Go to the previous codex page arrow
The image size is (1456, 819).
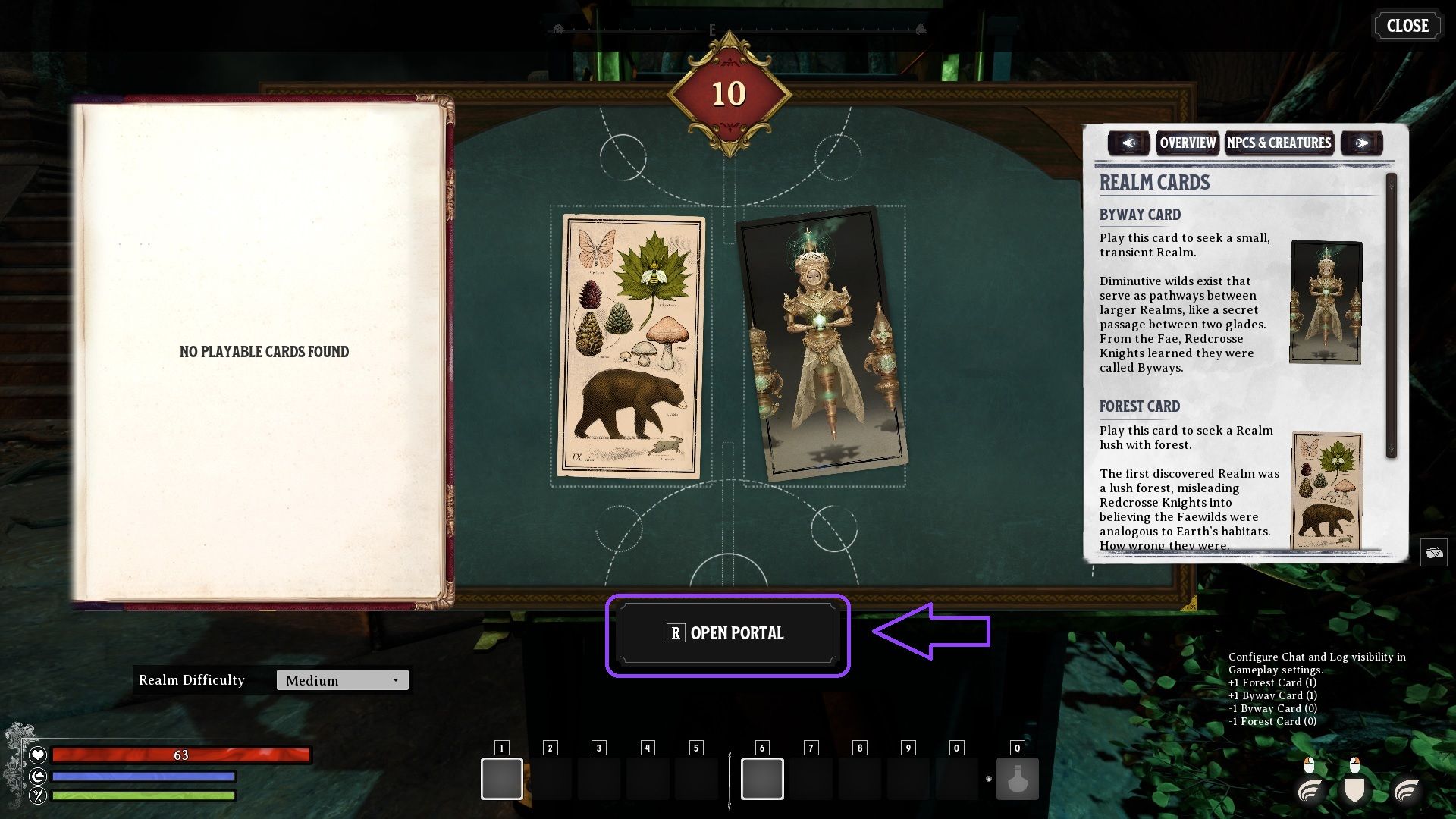click(1129, 143)
